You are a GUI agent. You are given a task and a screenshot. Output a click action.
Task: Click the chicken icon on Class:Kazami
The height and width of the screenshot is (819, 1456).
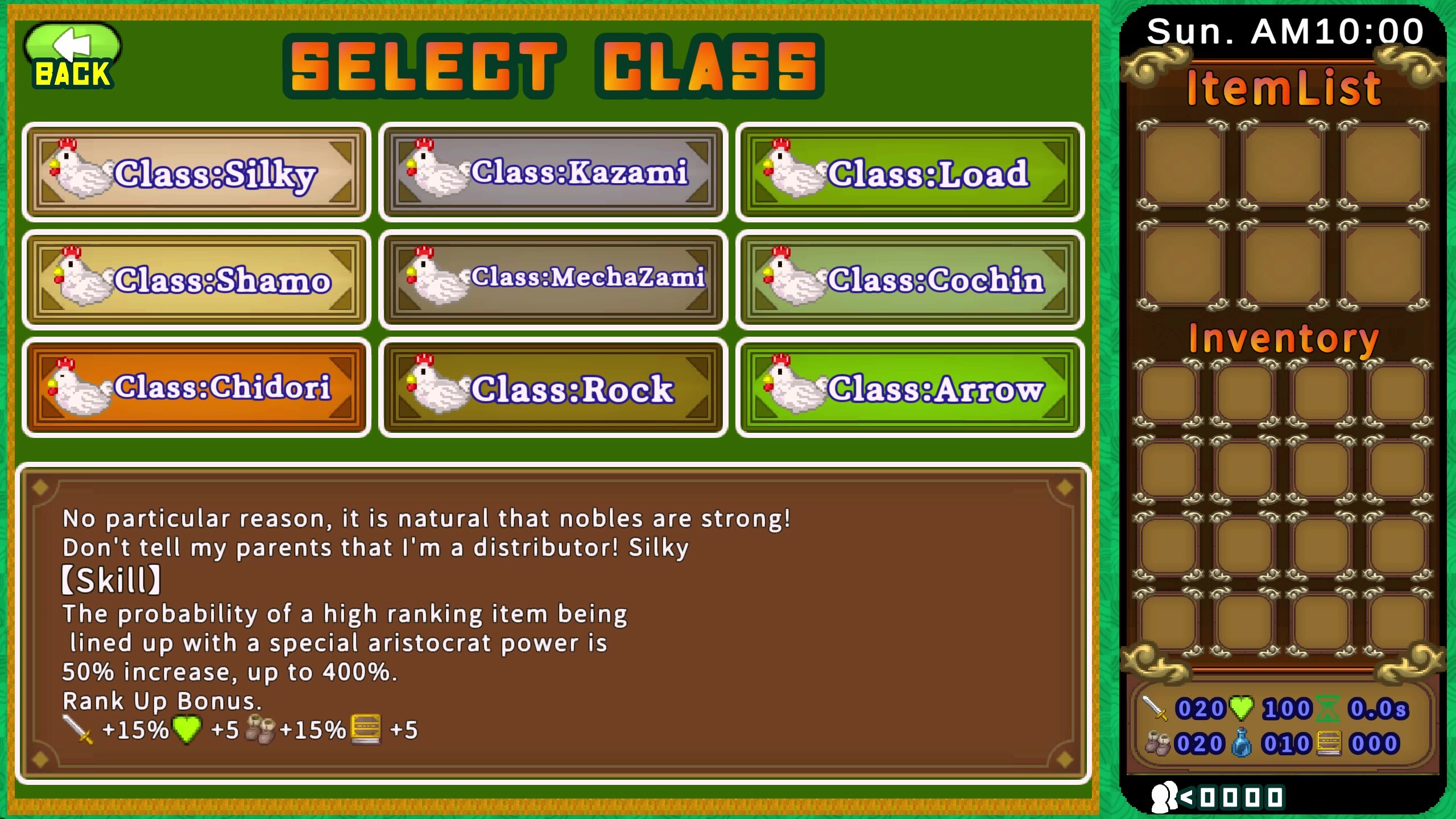(x=438, y=171)
